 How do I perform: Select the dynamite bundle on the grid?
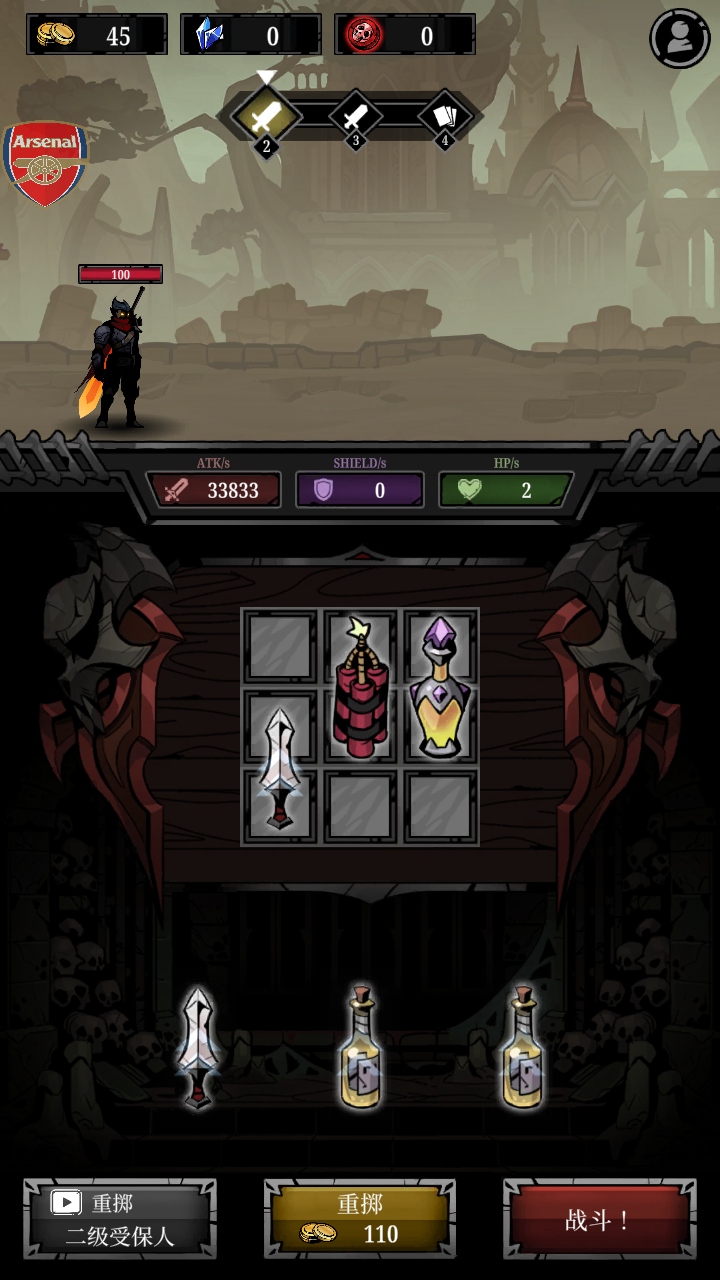pos(360,688)
